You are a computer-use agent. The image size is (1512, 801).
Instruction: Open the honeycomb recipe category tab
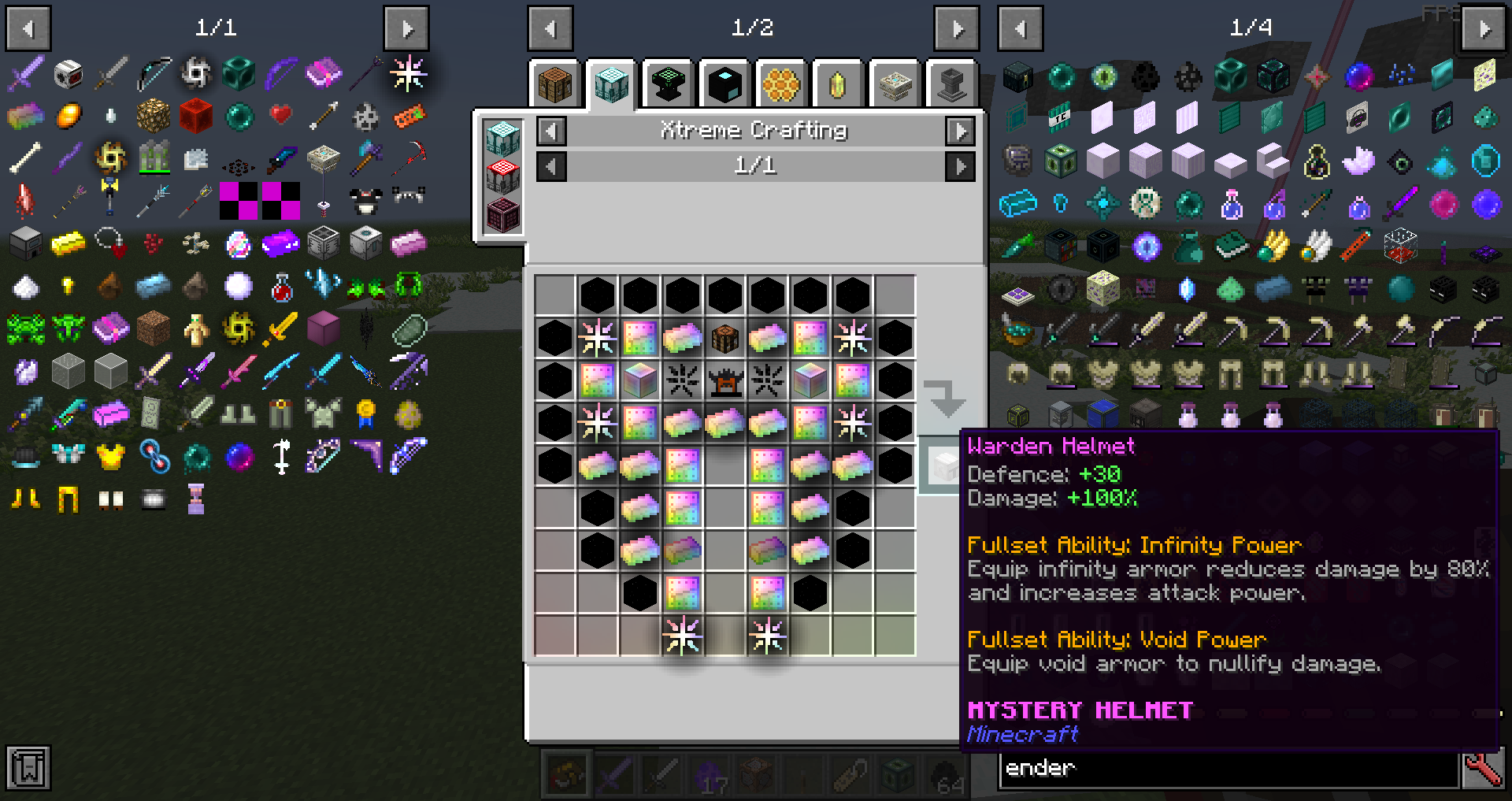pos(780,83)
